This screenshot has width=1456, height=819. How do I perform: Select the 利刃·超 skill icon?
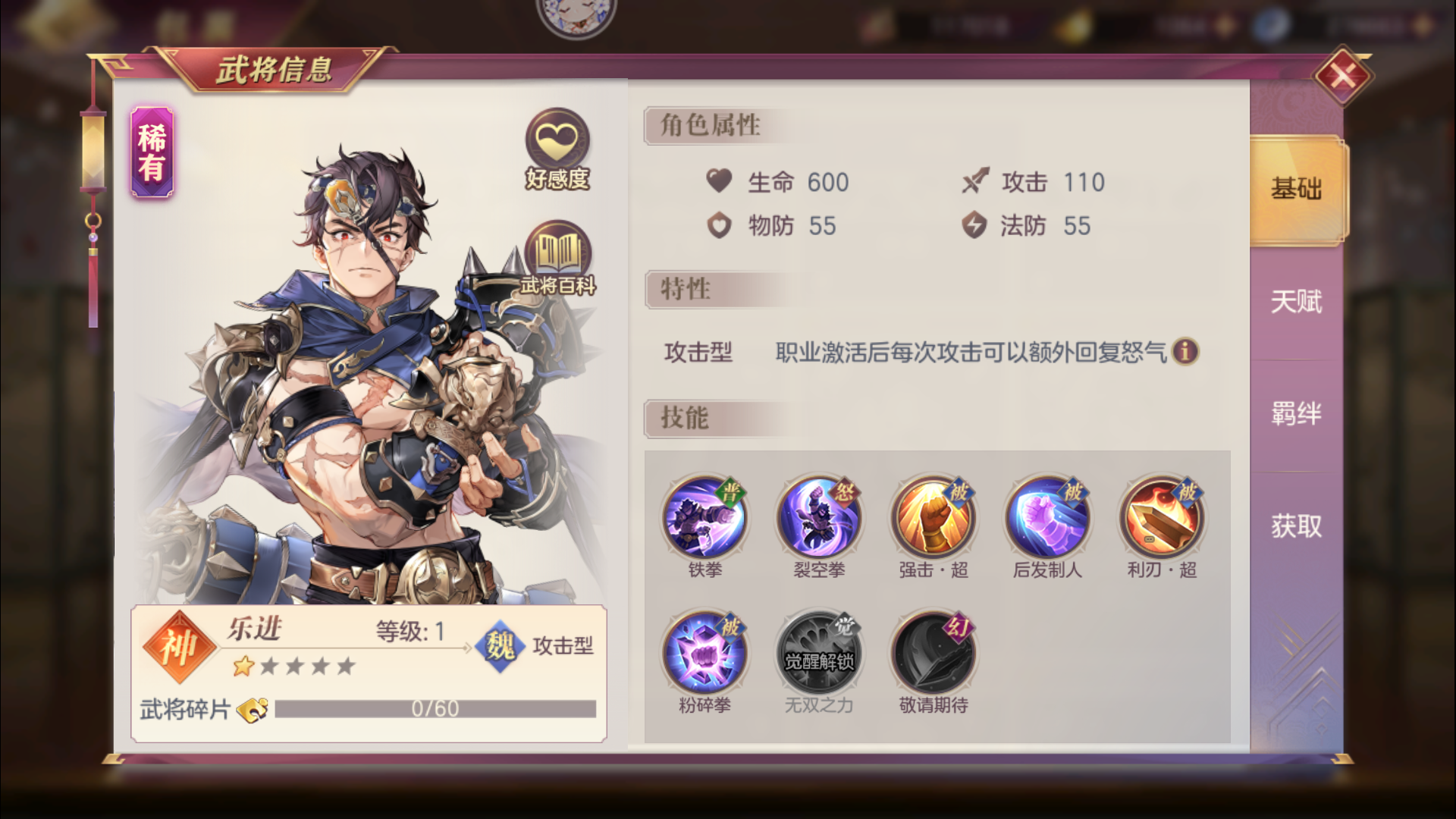1162,518
